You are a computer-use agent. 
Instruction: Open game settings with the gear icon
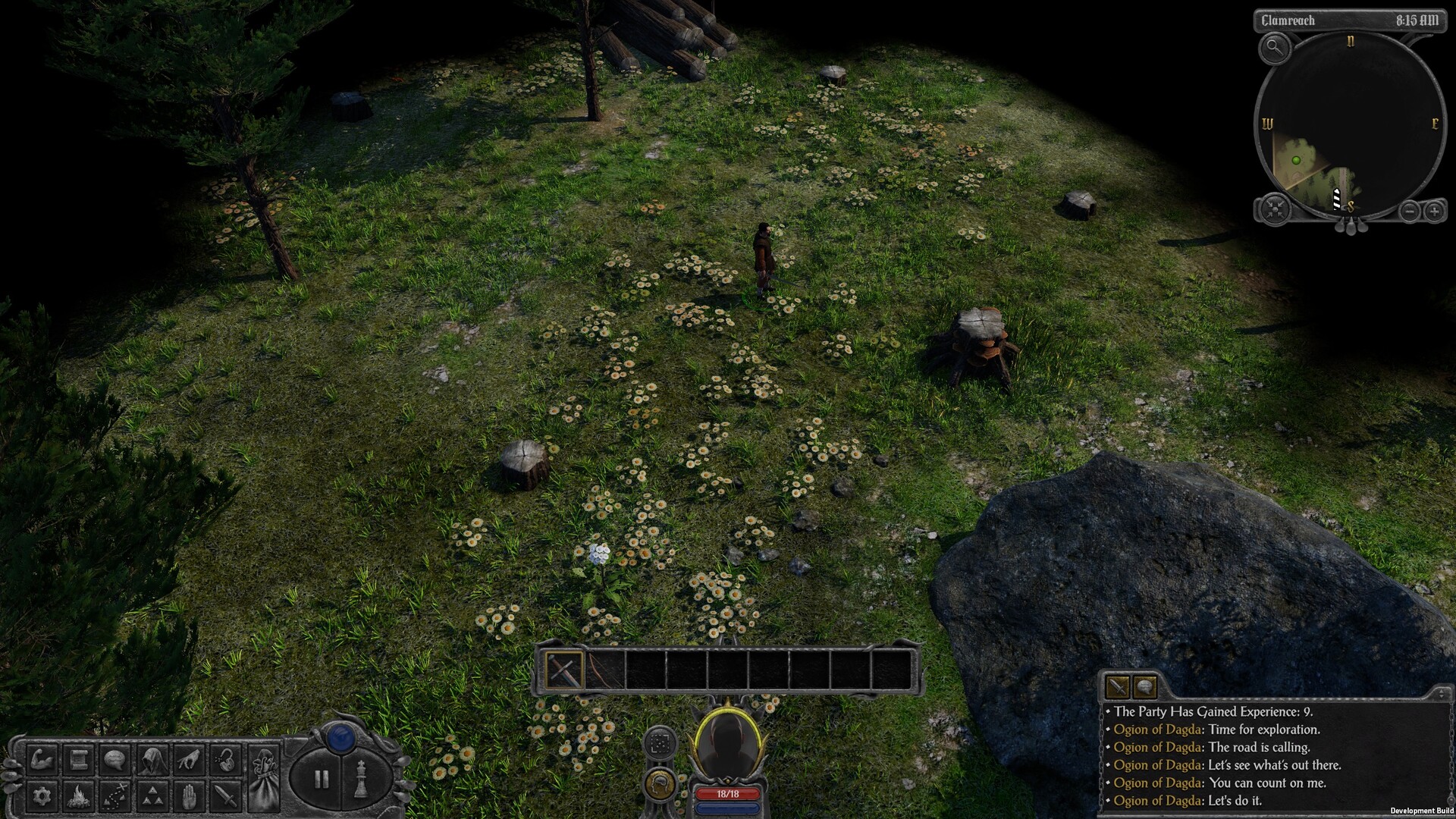pyautogui.click(x=42, y=795)
